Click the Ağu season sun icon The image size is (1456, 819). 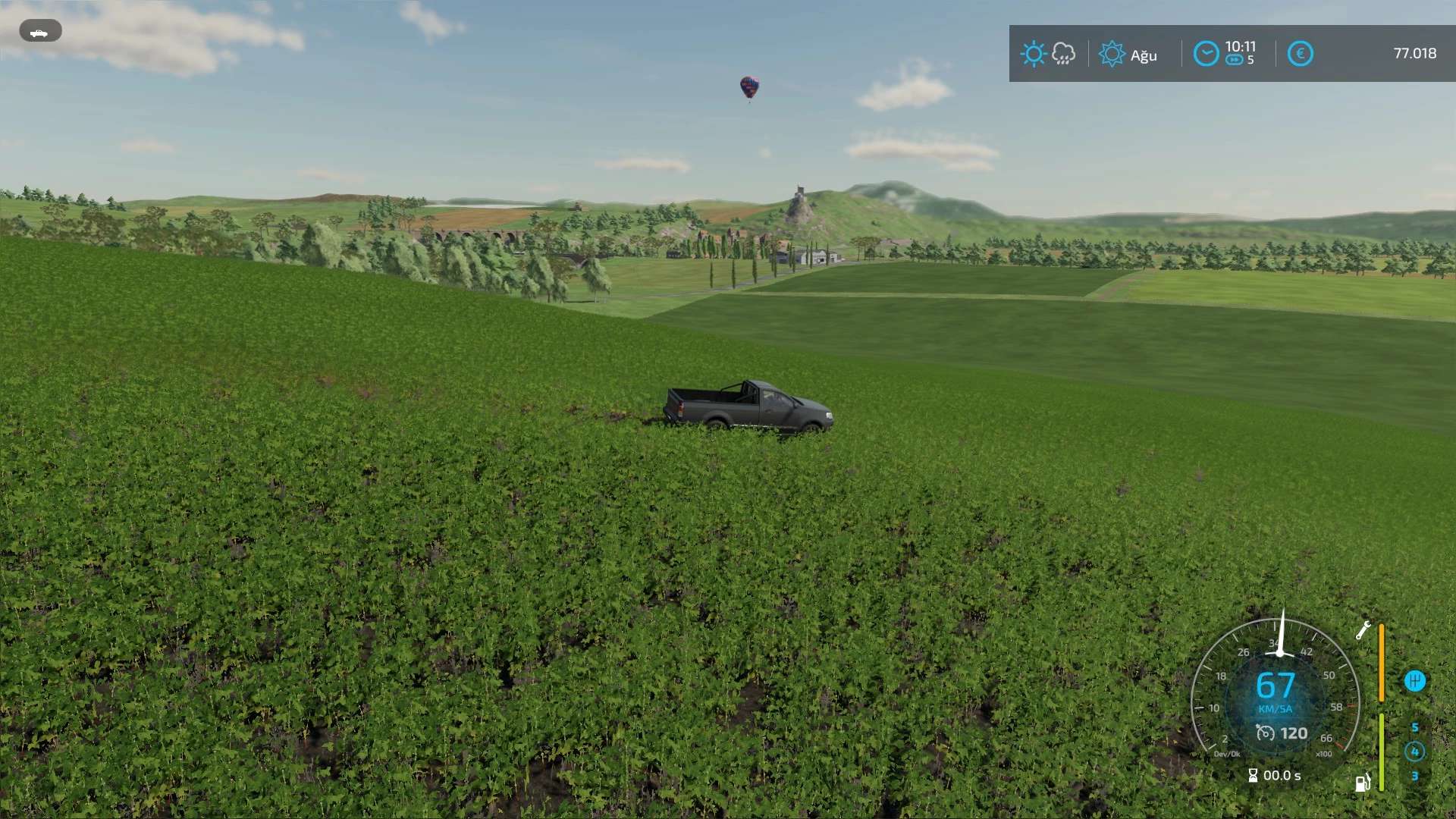pyautogui.click(x=1112, y=54)
